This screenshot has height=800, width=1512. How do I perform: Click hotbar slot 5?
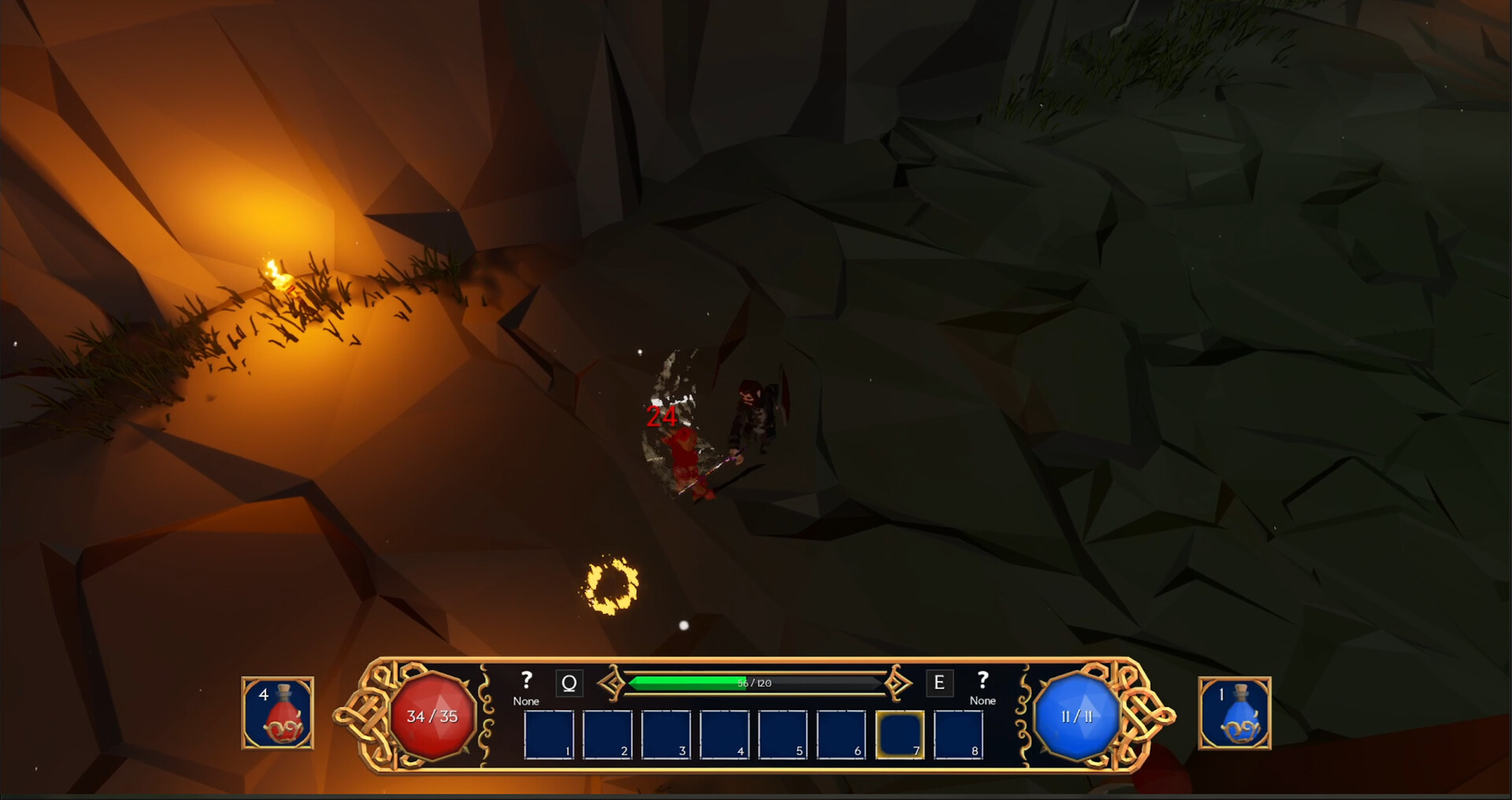pyautogui.click(x=783, y=735)
